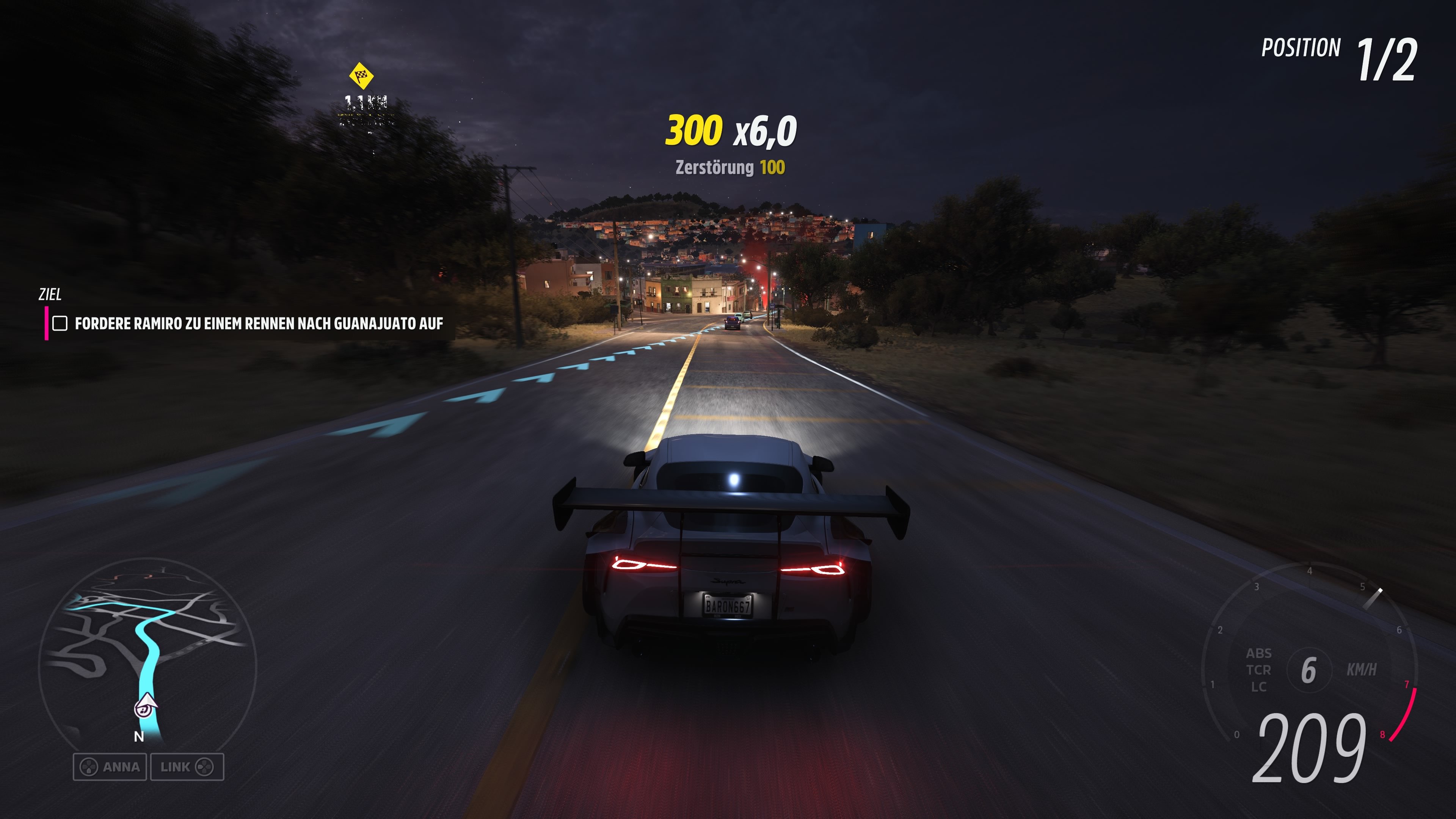The width and height of the screenshot is (1456, 819).
Task: Click the ANNA controller button icon
Action: [89, 767]
